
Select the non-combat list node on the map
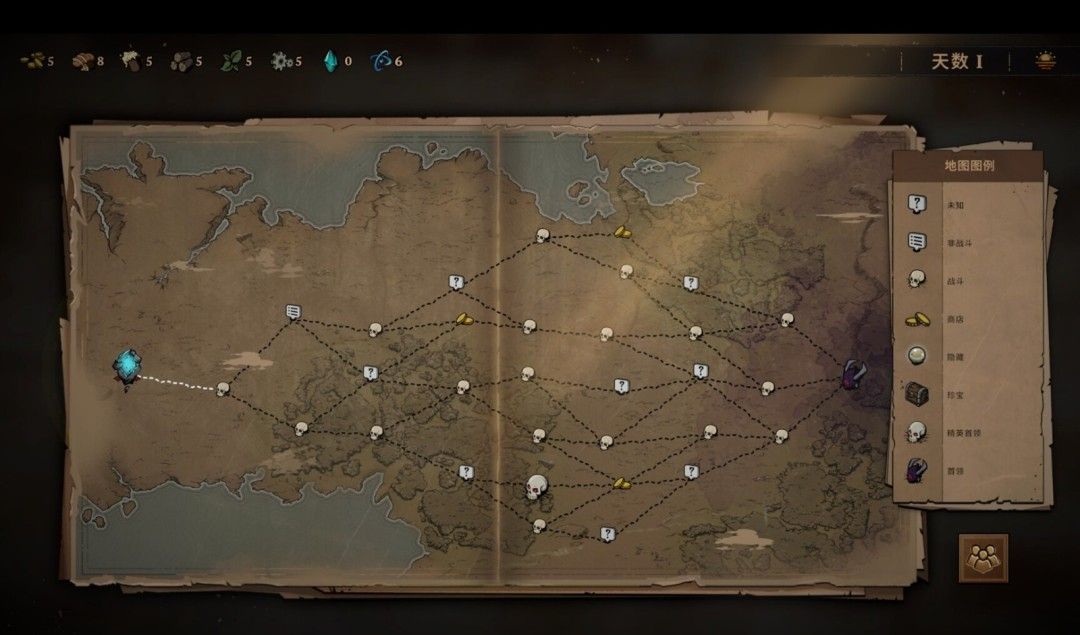pos(294,312)
